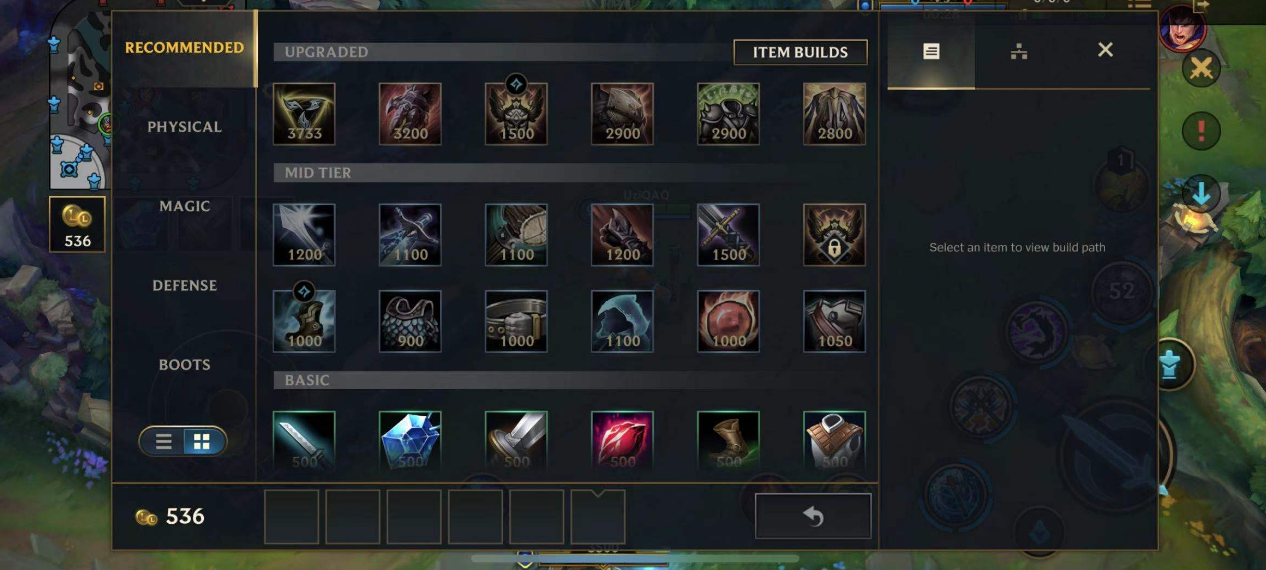Viewport: 1266px width, 570px height.
Task: Click the Item Builds button
Action: tap(800, 52)
